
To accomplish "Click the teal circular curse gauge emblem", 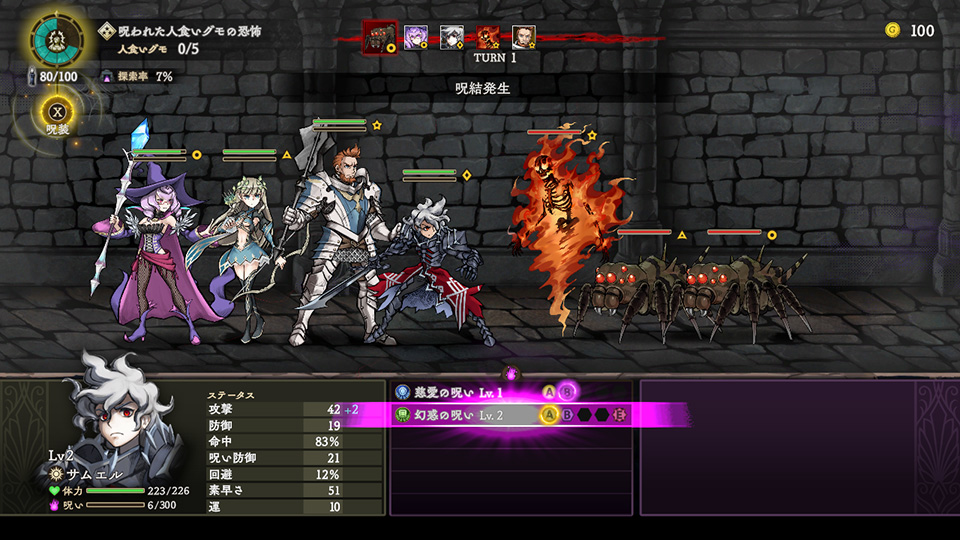I will pos(59,40).
